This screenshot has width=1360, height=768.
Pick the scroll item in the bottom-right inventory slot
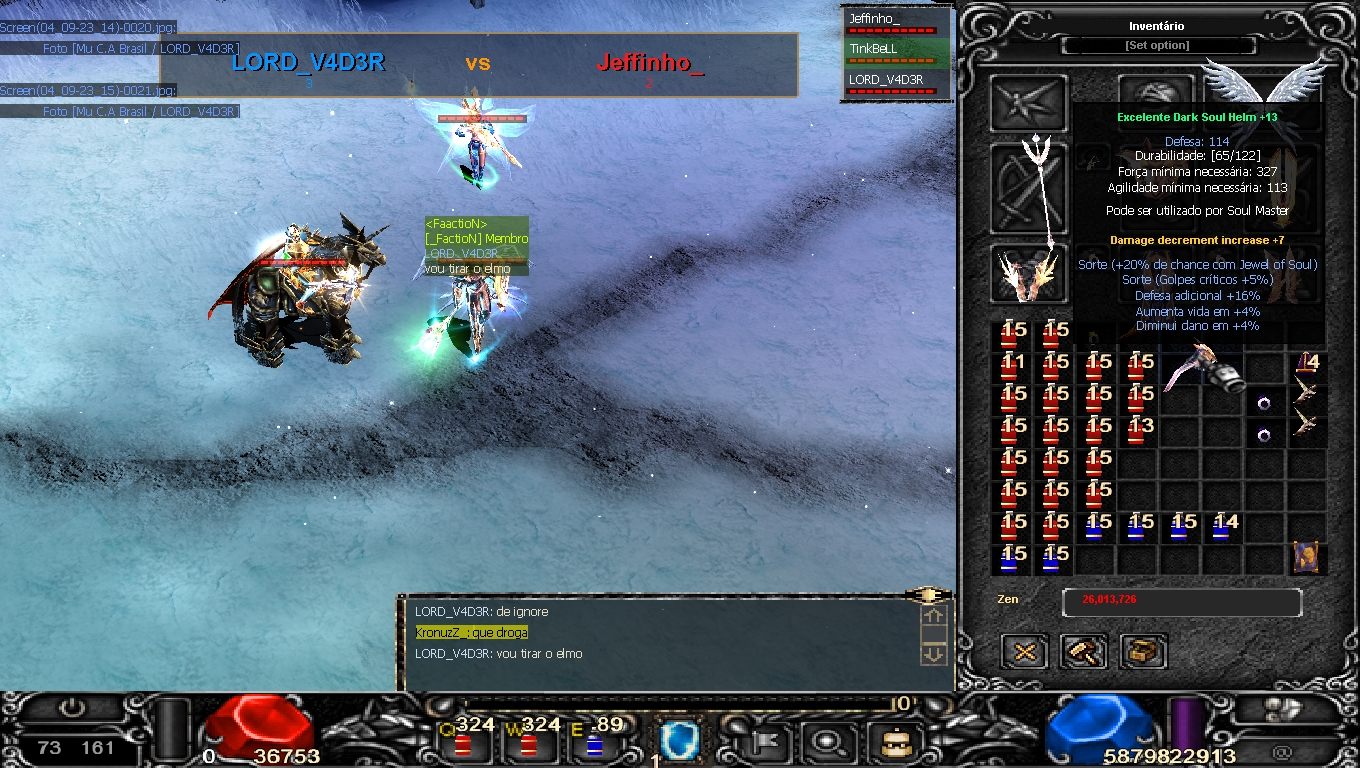click(1305, 557)
